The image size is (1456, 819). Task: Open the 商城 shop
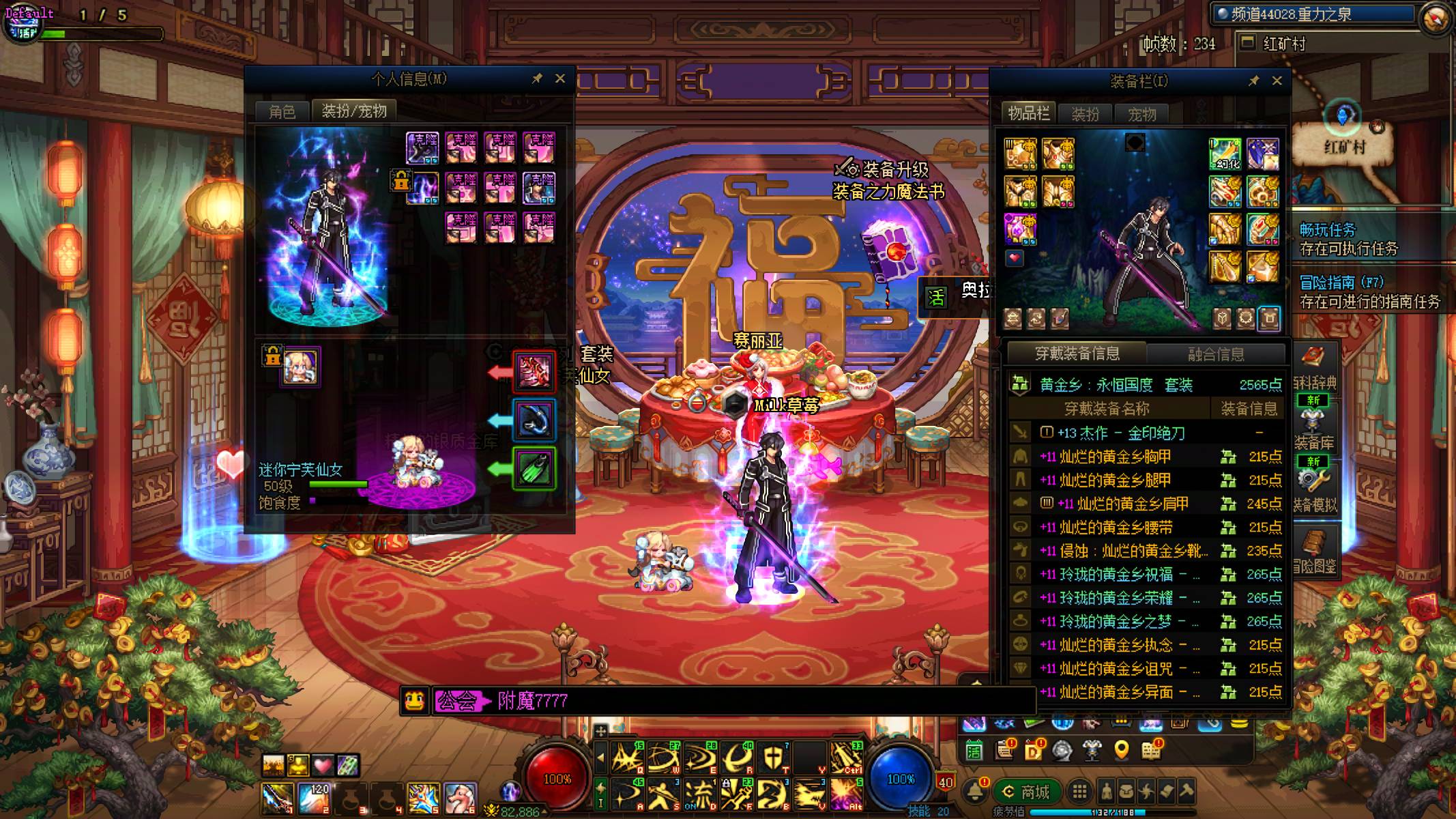(x=1027, y=792)
